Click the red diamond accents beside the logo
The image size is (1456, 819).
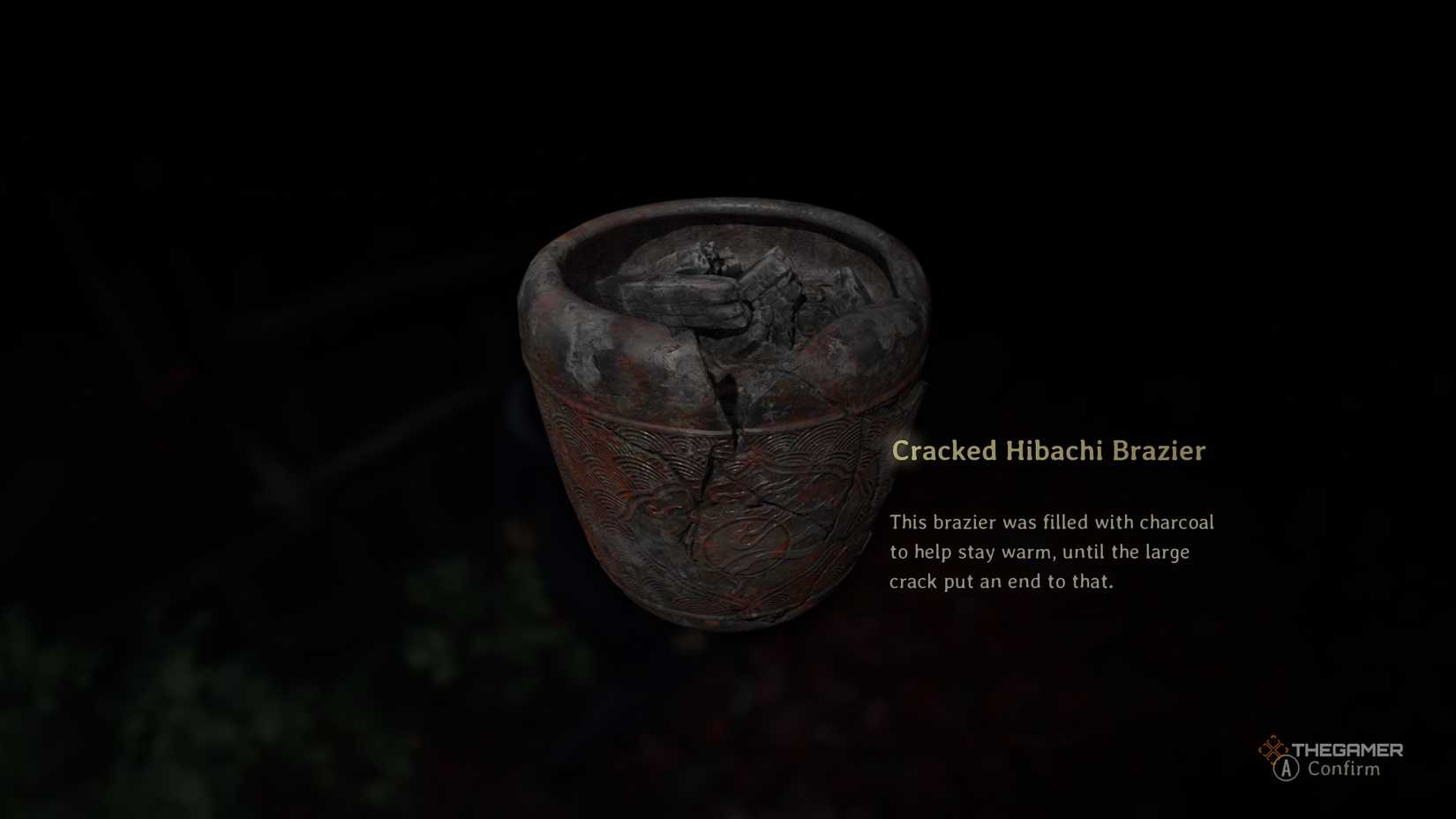1273,750
